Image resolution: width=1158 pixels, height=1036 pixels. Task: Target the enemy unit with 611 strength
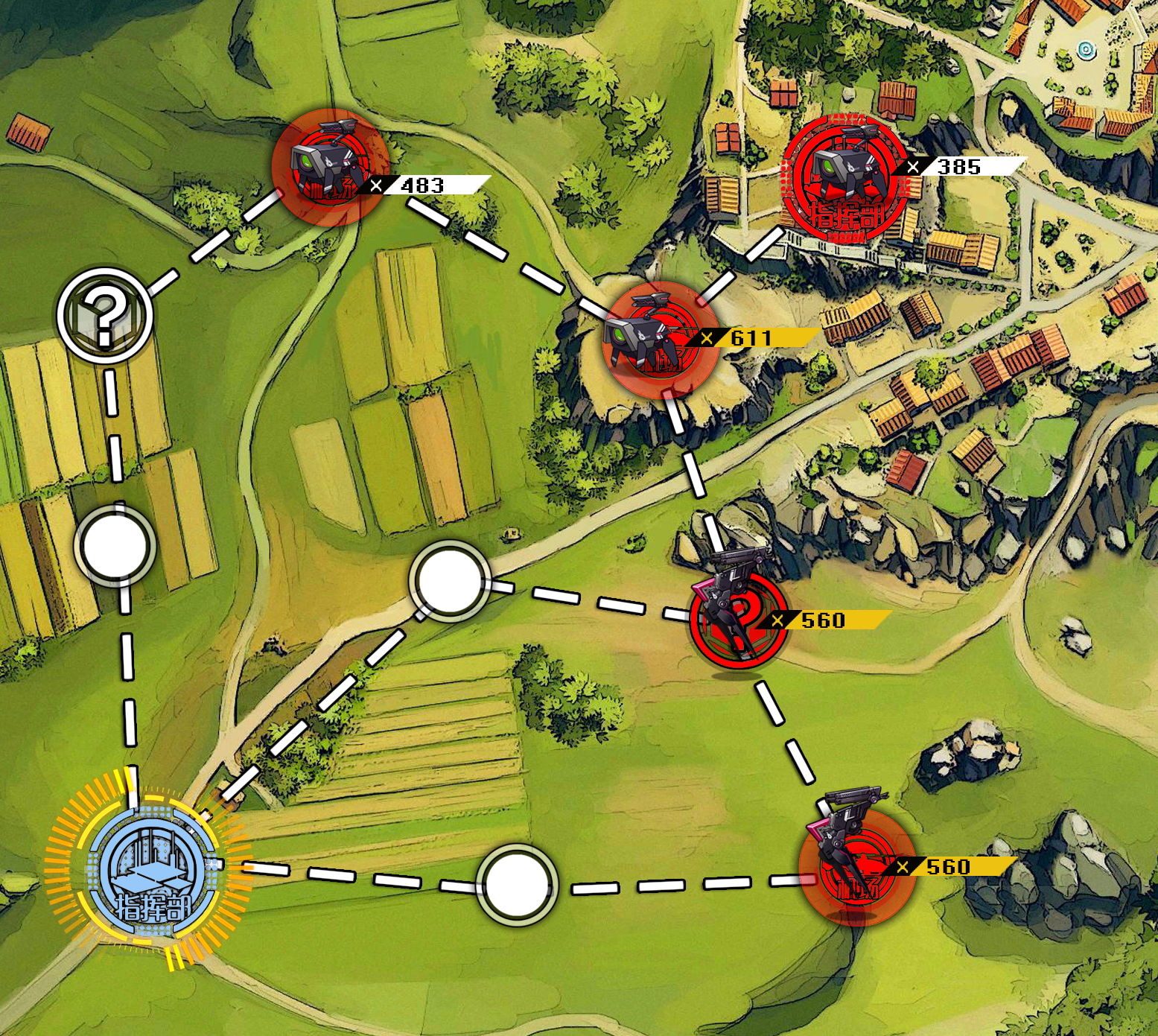click(x=661, y=340)
